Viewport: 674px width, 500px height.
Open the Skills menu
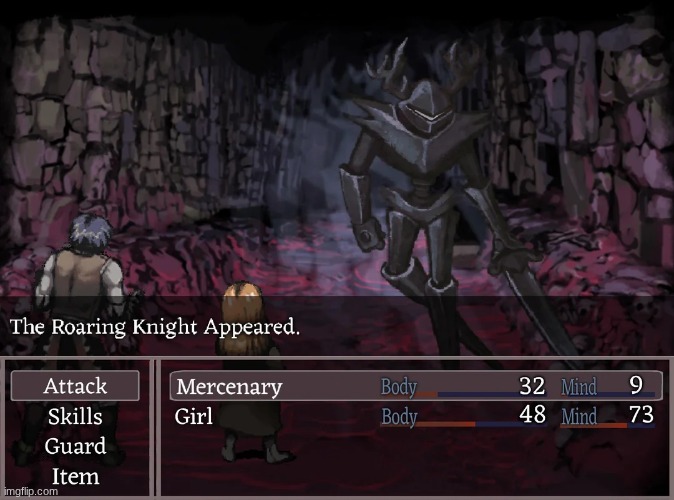click(76, 416)
